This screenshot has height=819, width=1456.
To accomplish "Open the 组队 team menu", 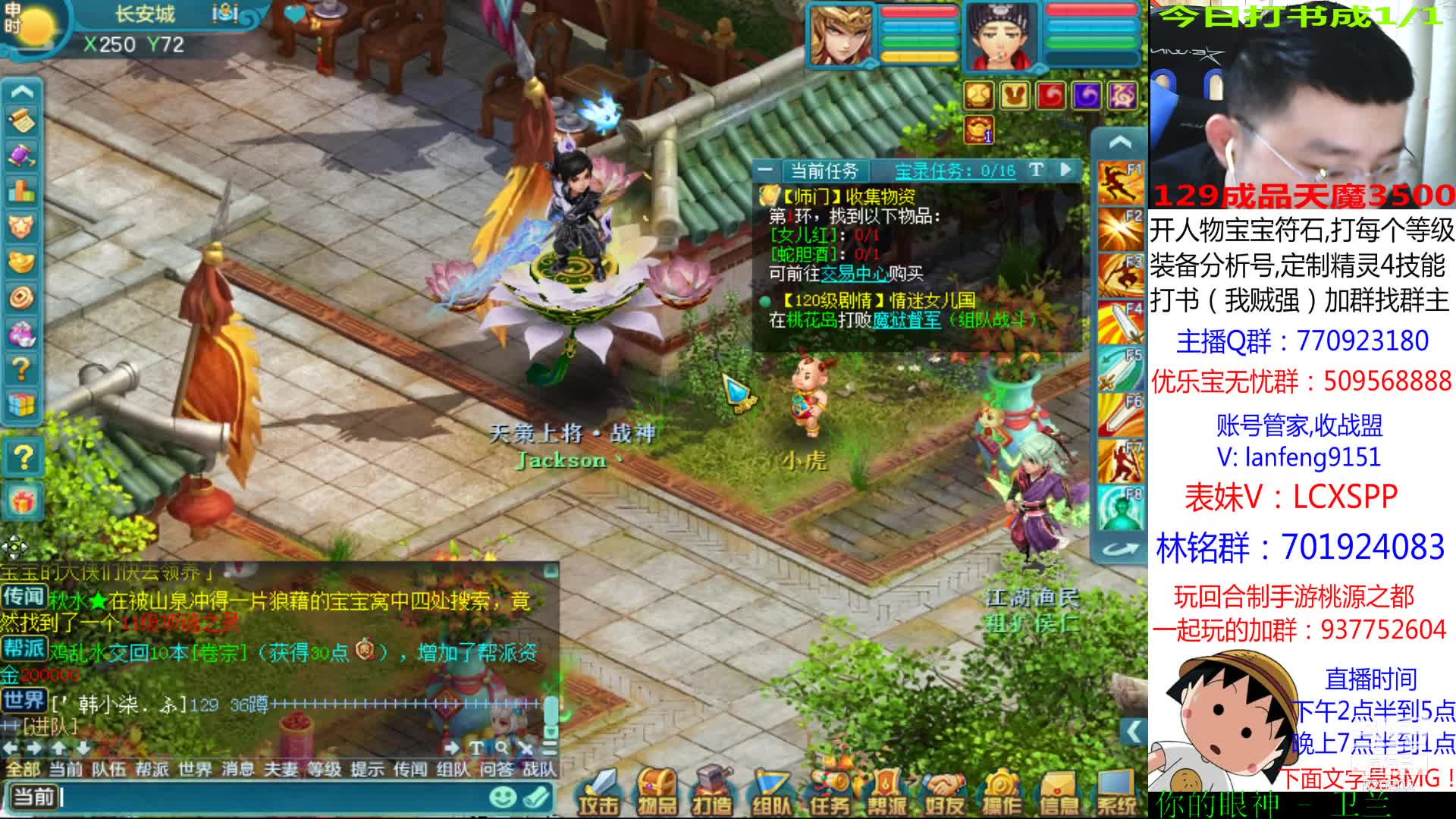I will click(771, 792).
